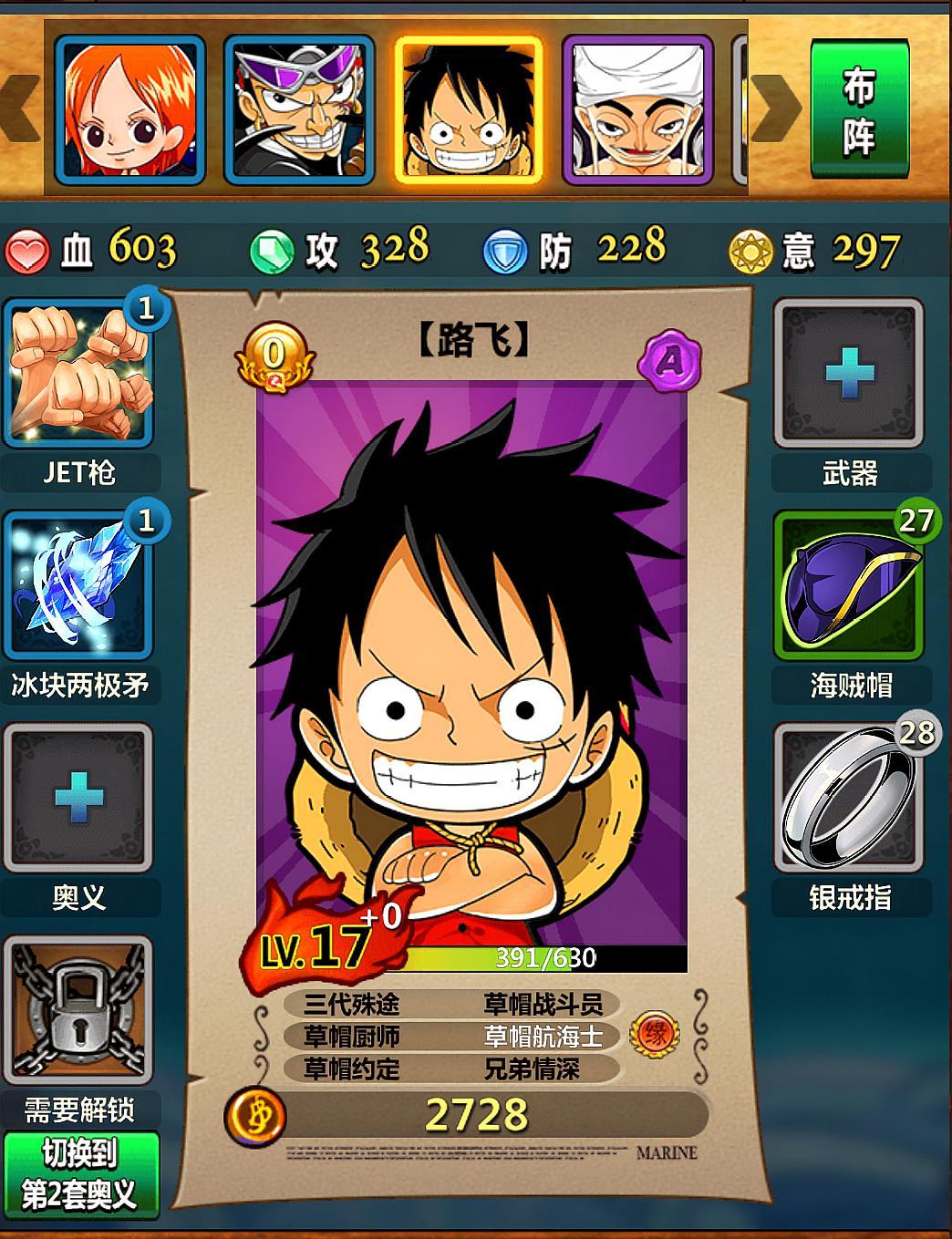Add a weapon in empty 武器 slot
The width and height of the screenshot is (952, 1239).
tap(849, 374)
